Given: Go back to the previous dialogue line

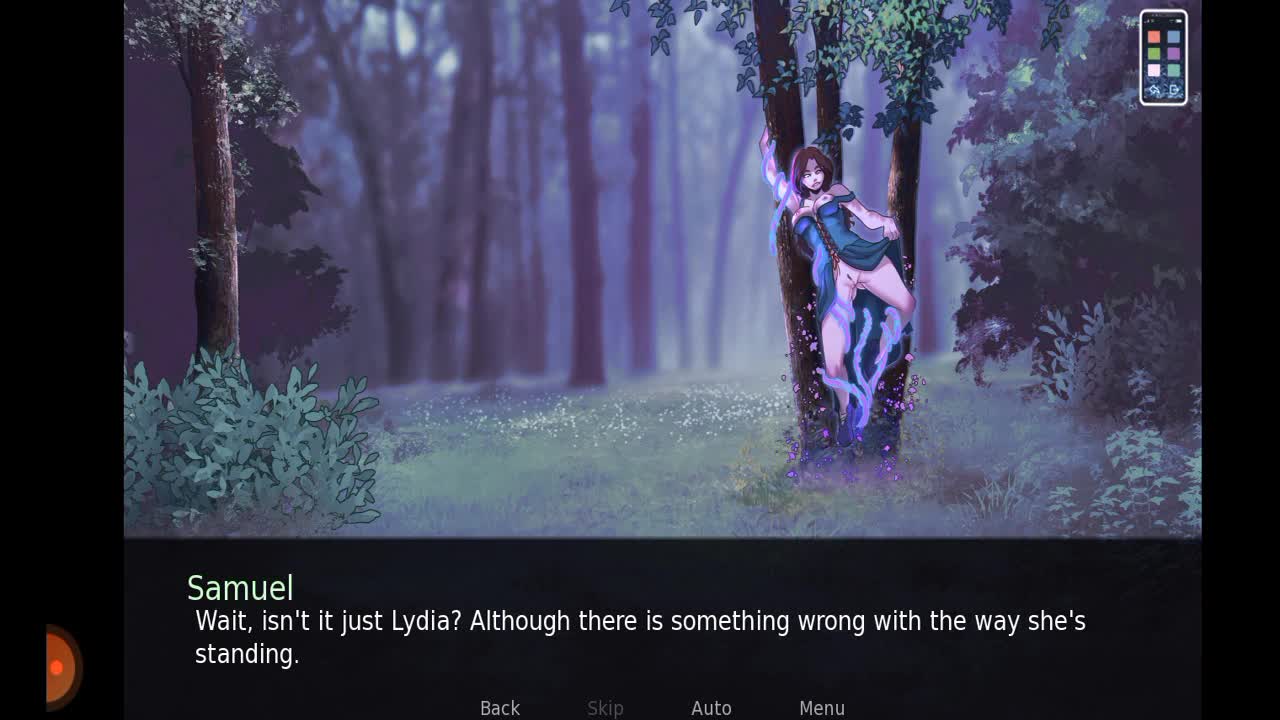Looking at the screenshot, I should (x=500, y=708).
